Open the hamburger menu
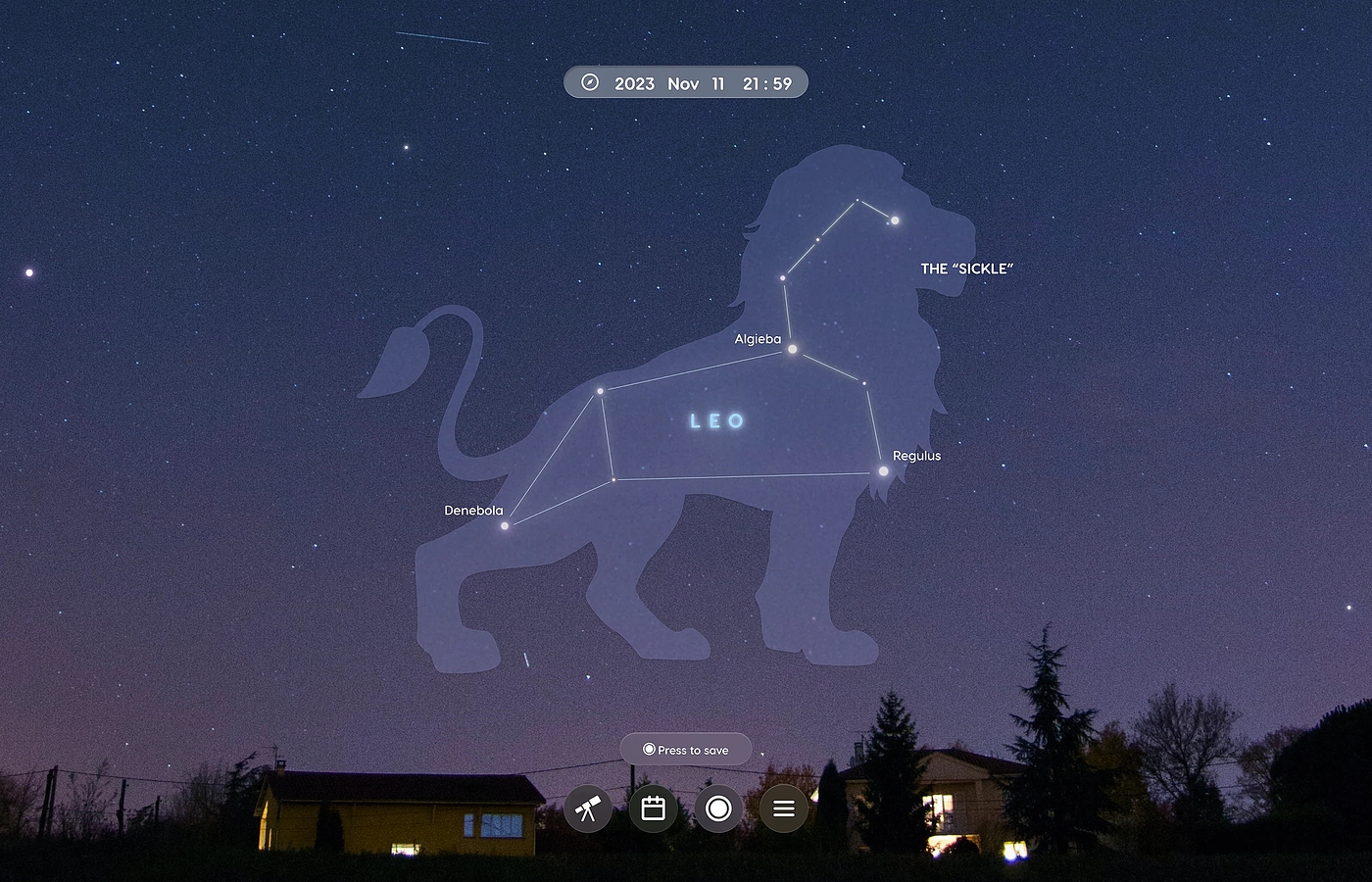The height and width of the screenshot is (882, 1372). coord(783,808)
